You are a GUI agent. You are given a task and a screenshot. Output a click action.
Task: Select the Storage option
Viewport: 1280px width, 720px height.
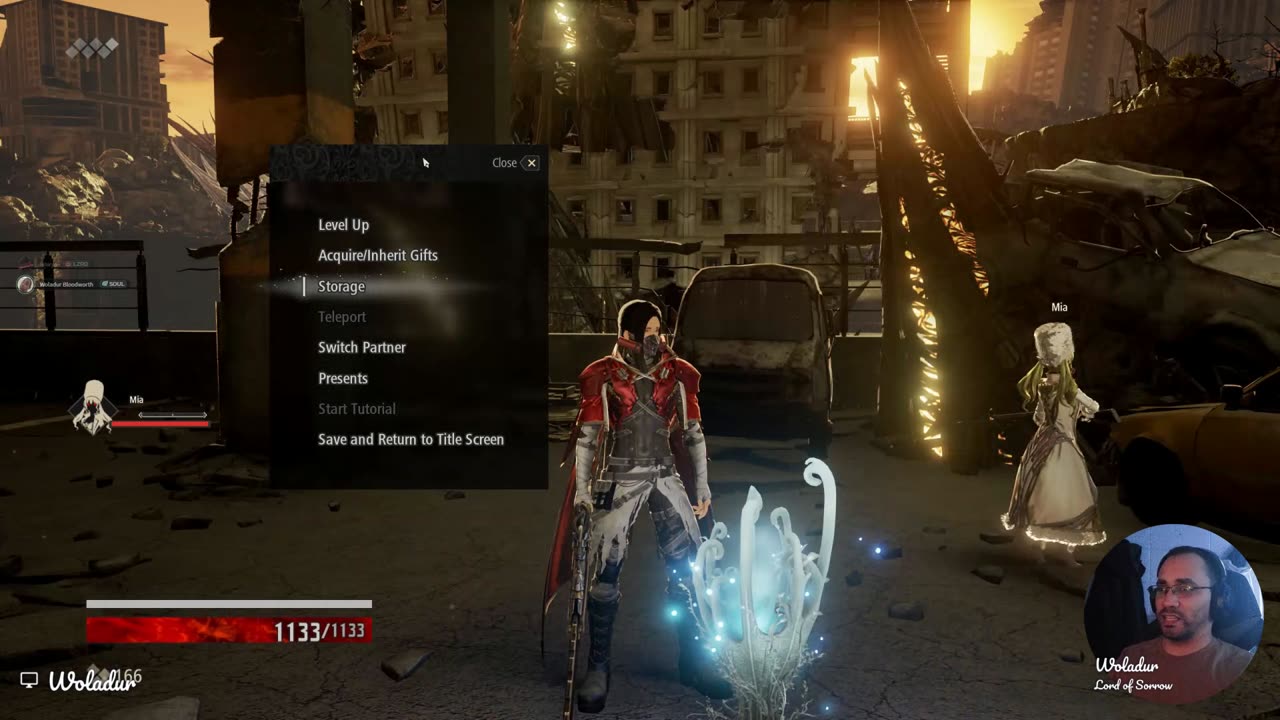coord(341,287)
